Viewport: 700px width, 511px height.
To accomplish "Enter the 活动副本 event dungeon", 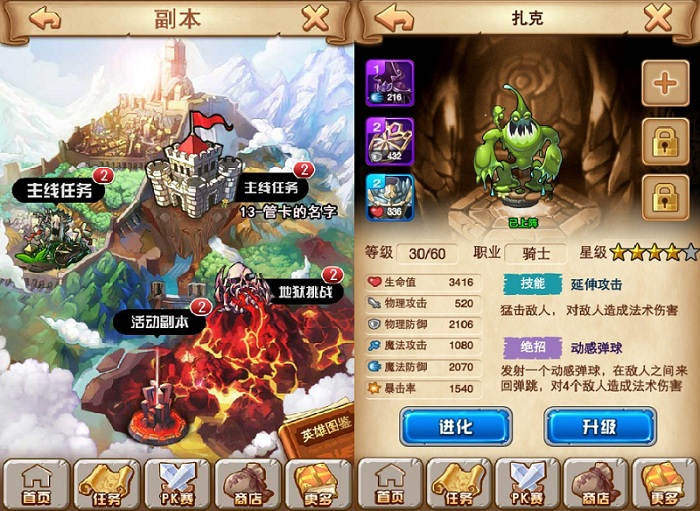I will point(163,322).
